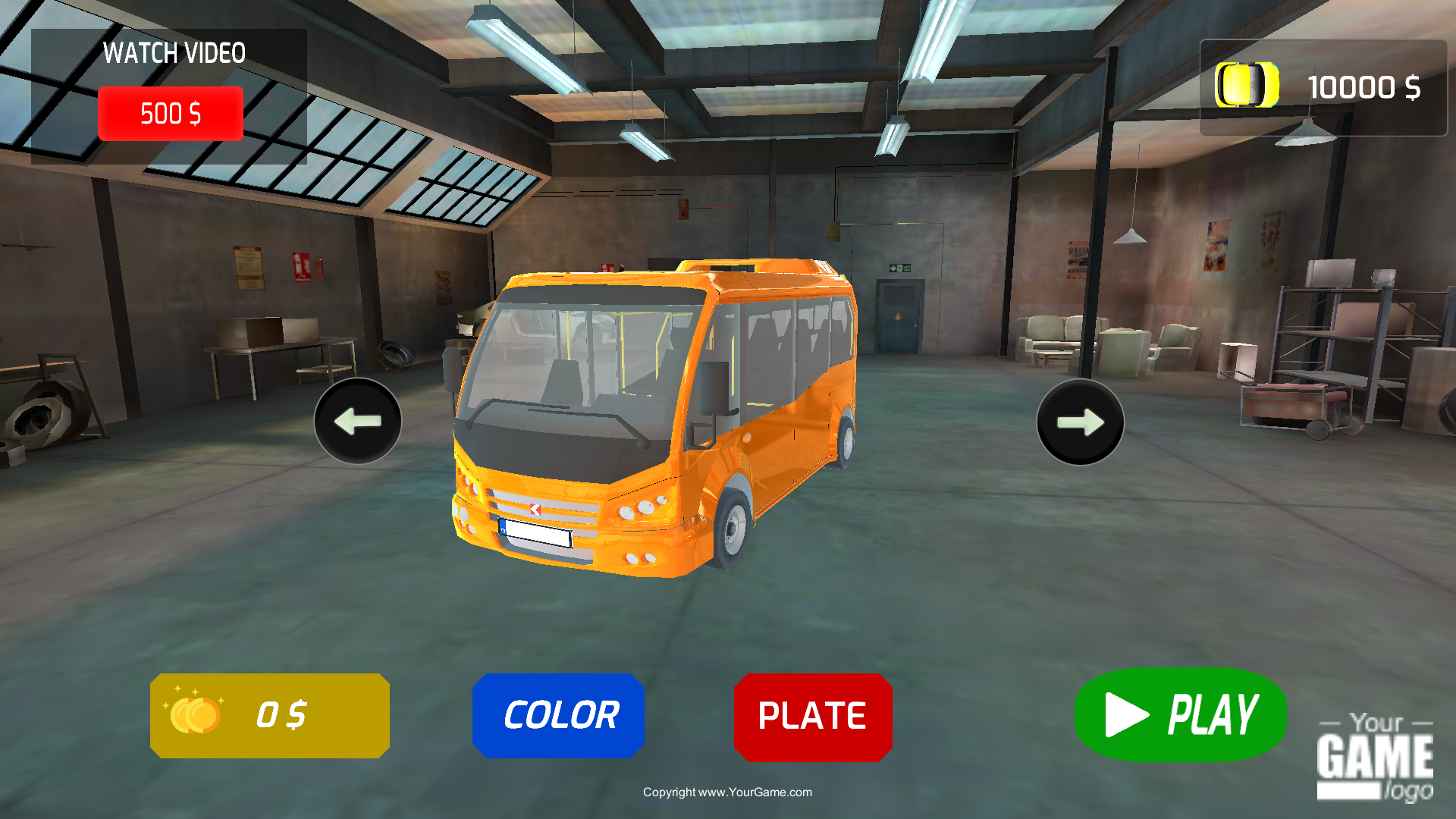Select the gold coins icon on the price button
Image resolution: width=1456 pixels, height=819 pixels.
click(x=196, y=714)
